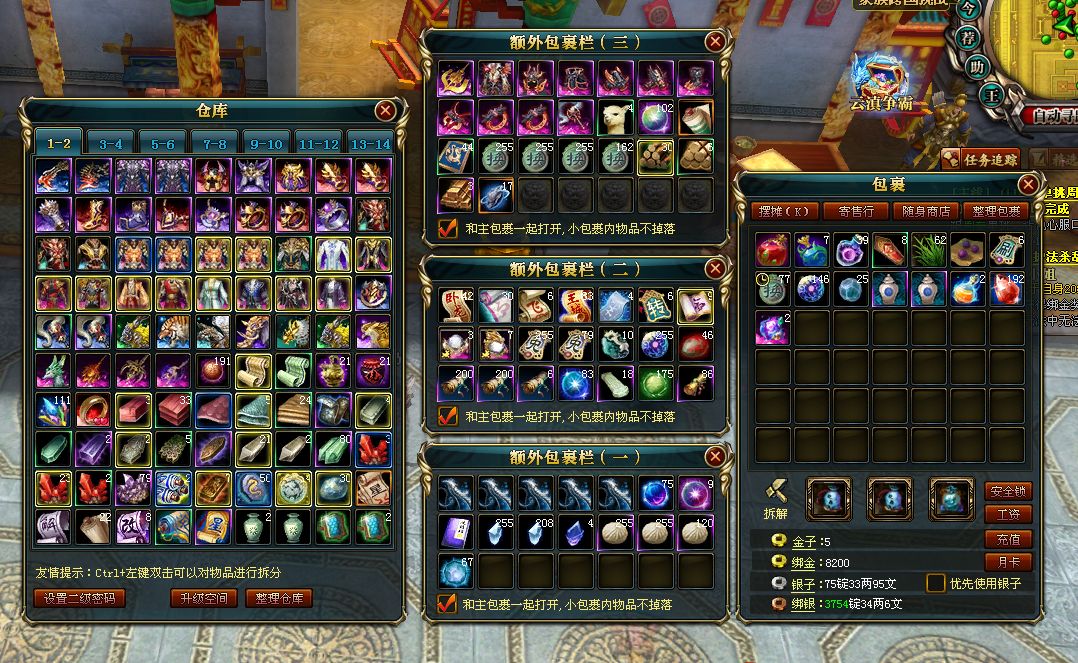1078x663 pixels.
Task: Close the 额外包裹栏（一）panel
Action: 714,457
